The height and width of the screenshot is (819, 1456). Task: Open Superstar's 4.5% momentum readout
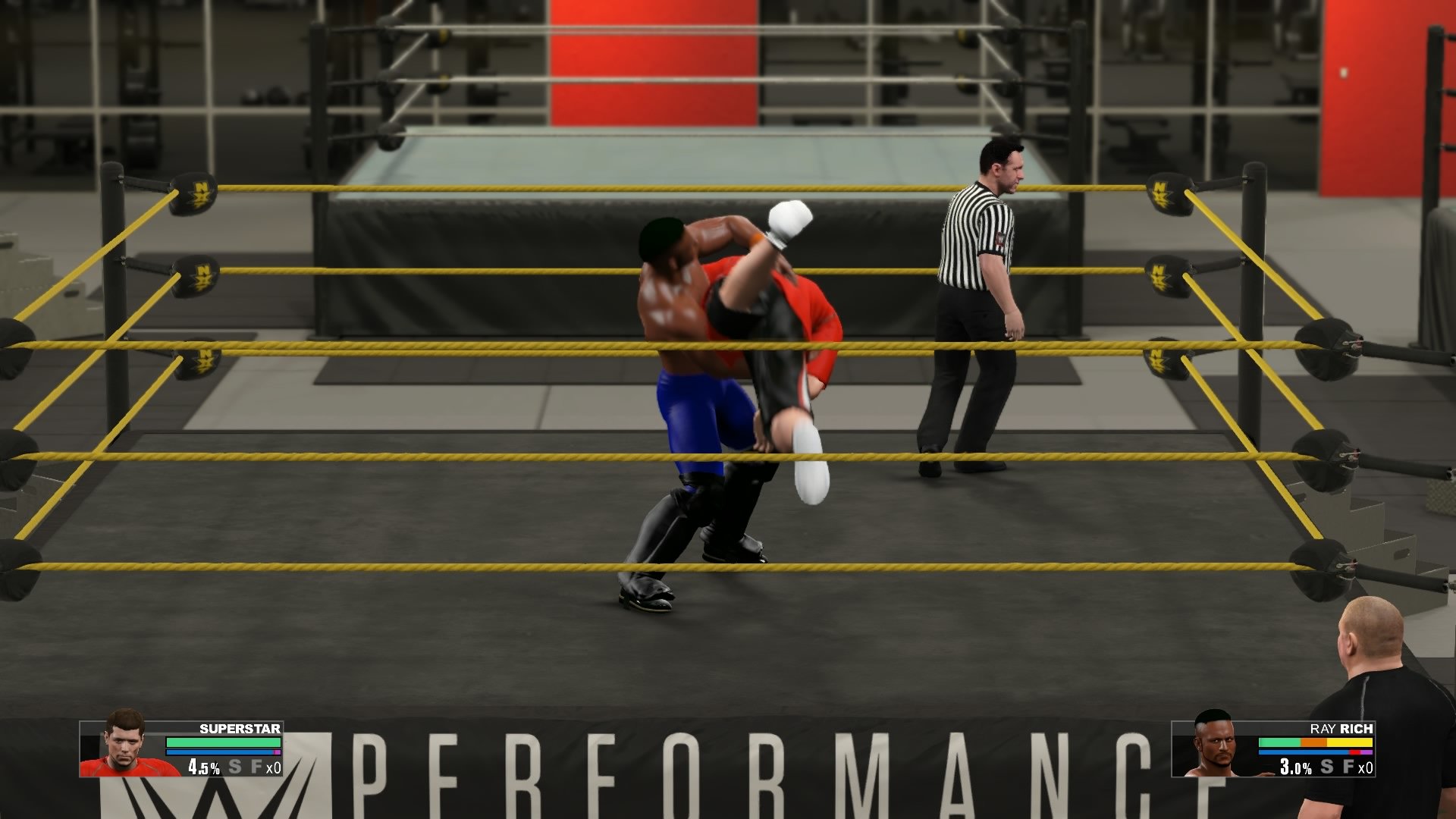[x=203, y=768]
